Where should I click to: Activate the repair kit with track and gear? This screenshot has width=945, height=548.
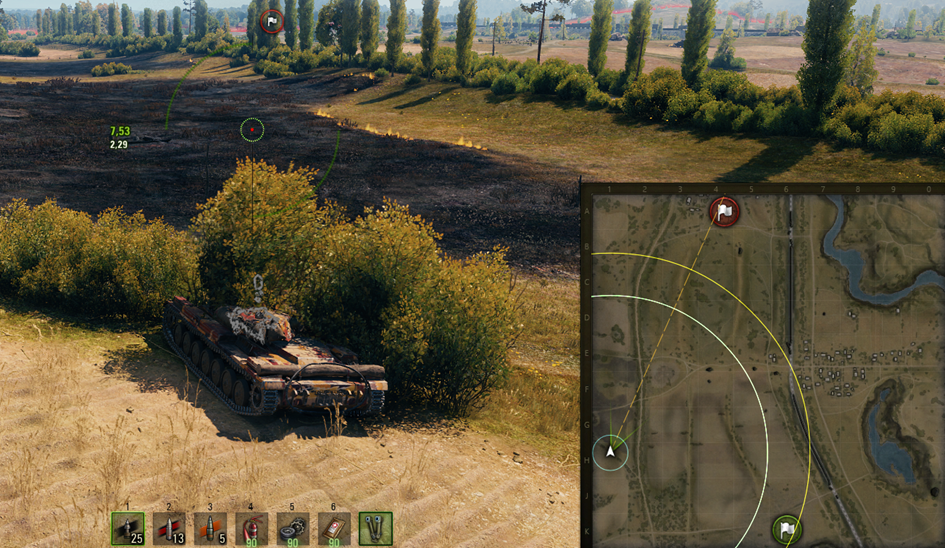tap(293, 528)
